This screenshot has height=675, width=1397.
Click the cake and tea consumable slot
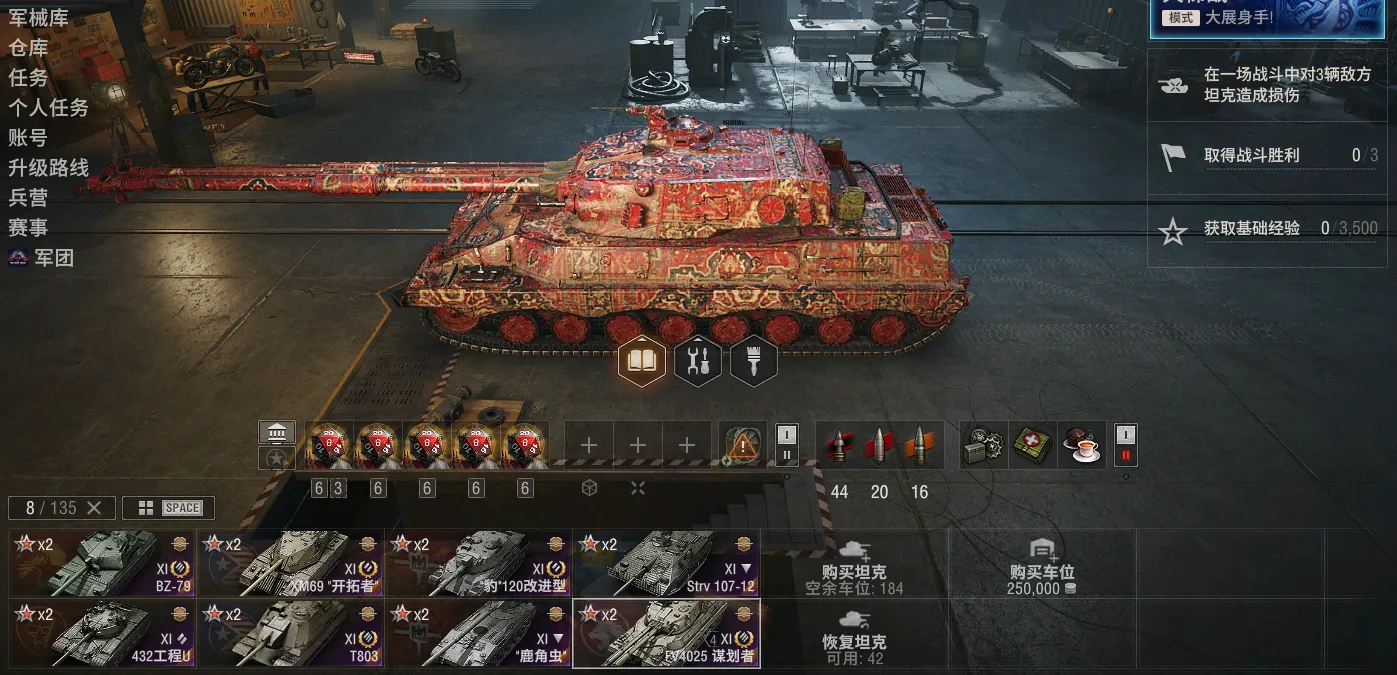pyautogui.click(x=1082, y=445)
